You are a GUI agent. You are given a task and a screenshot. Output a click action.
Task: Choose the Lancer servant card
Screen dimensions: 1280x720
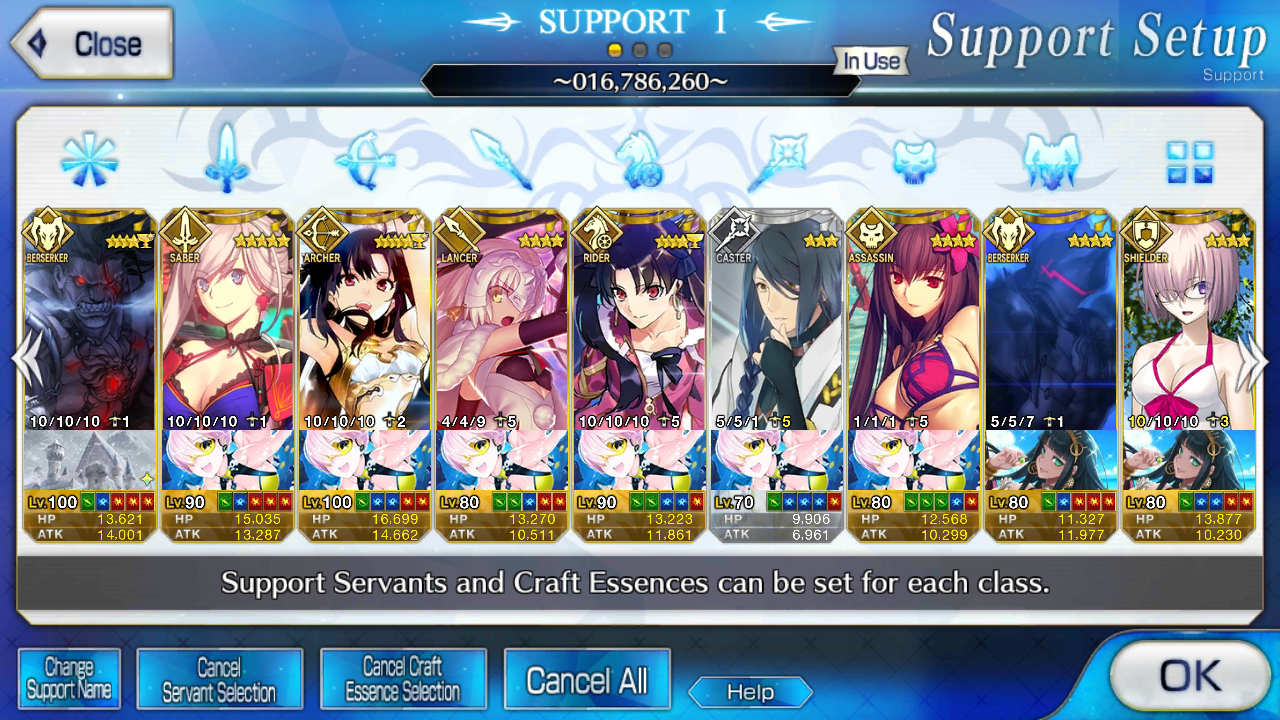click(x=502, y=320)
